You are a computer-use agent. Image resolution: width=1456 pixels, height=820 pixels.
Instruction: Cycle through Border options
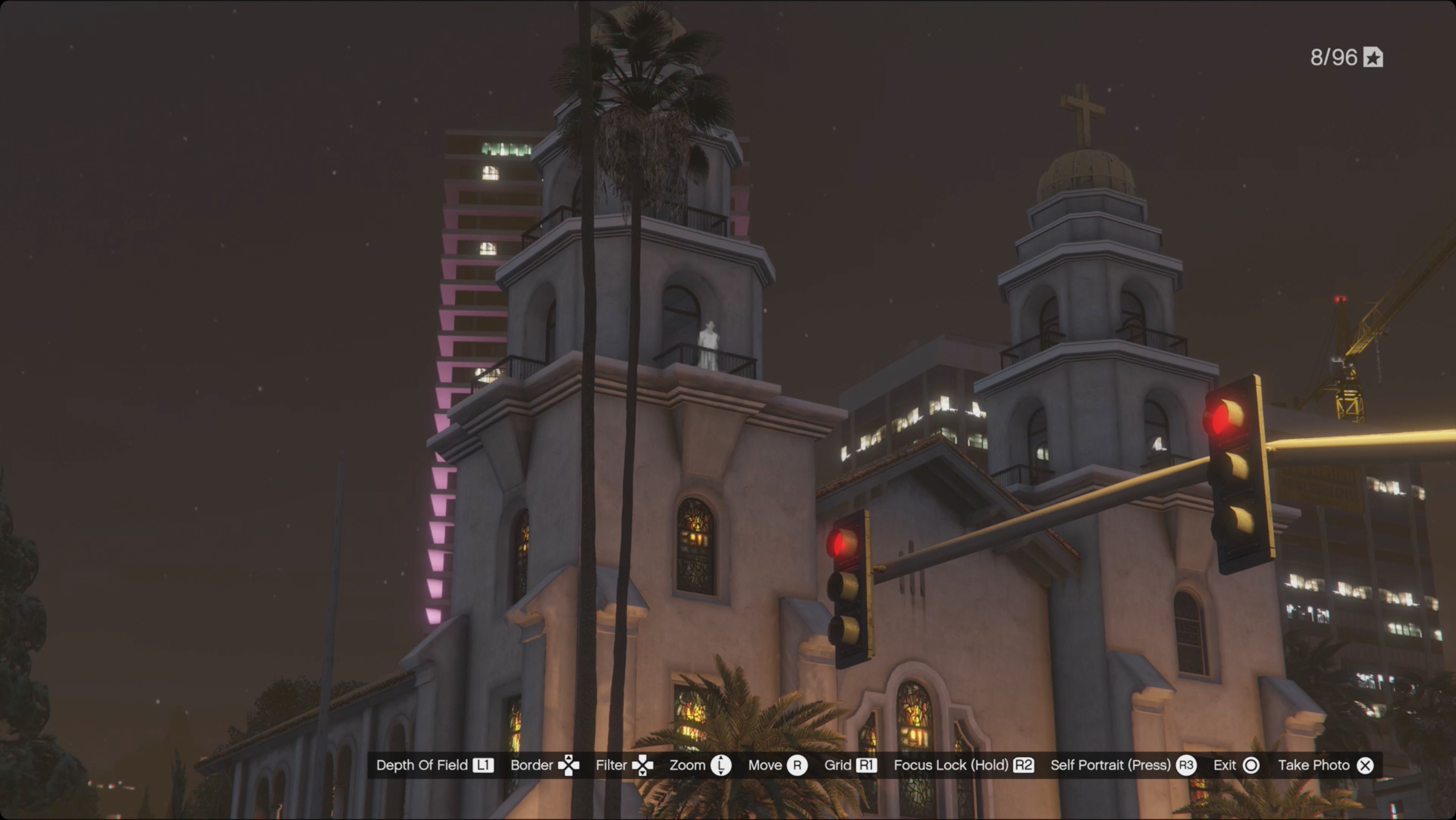click(x=532, y=765)
